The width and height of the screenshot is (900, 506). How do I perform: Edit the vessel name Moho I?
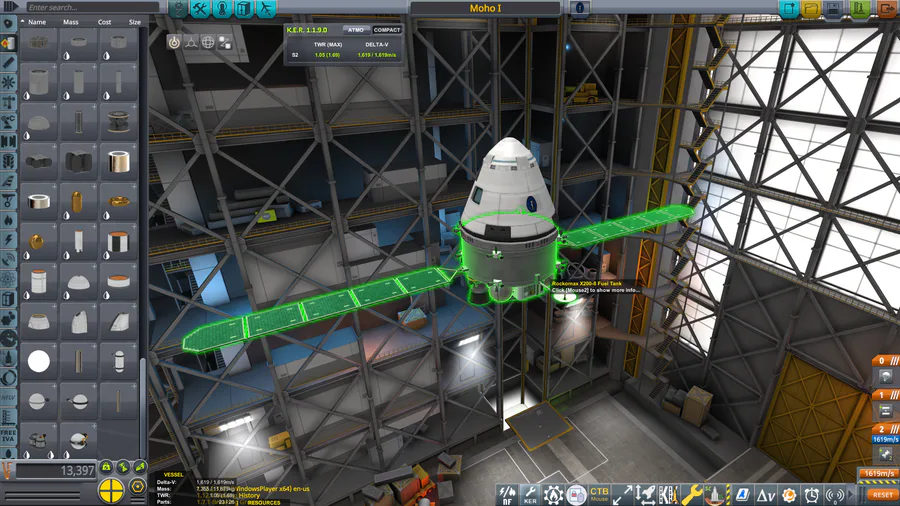(x=485, y=9)
